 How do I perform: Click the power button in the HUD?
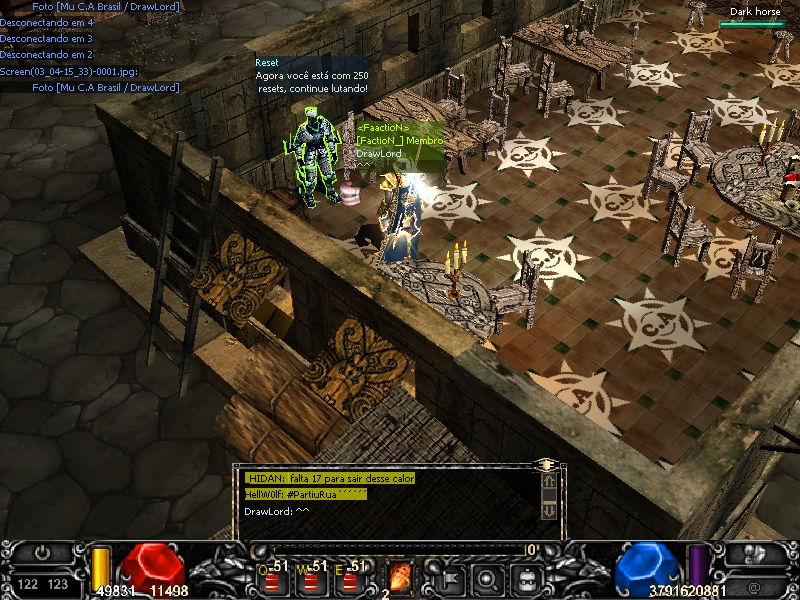click(42, 552)
